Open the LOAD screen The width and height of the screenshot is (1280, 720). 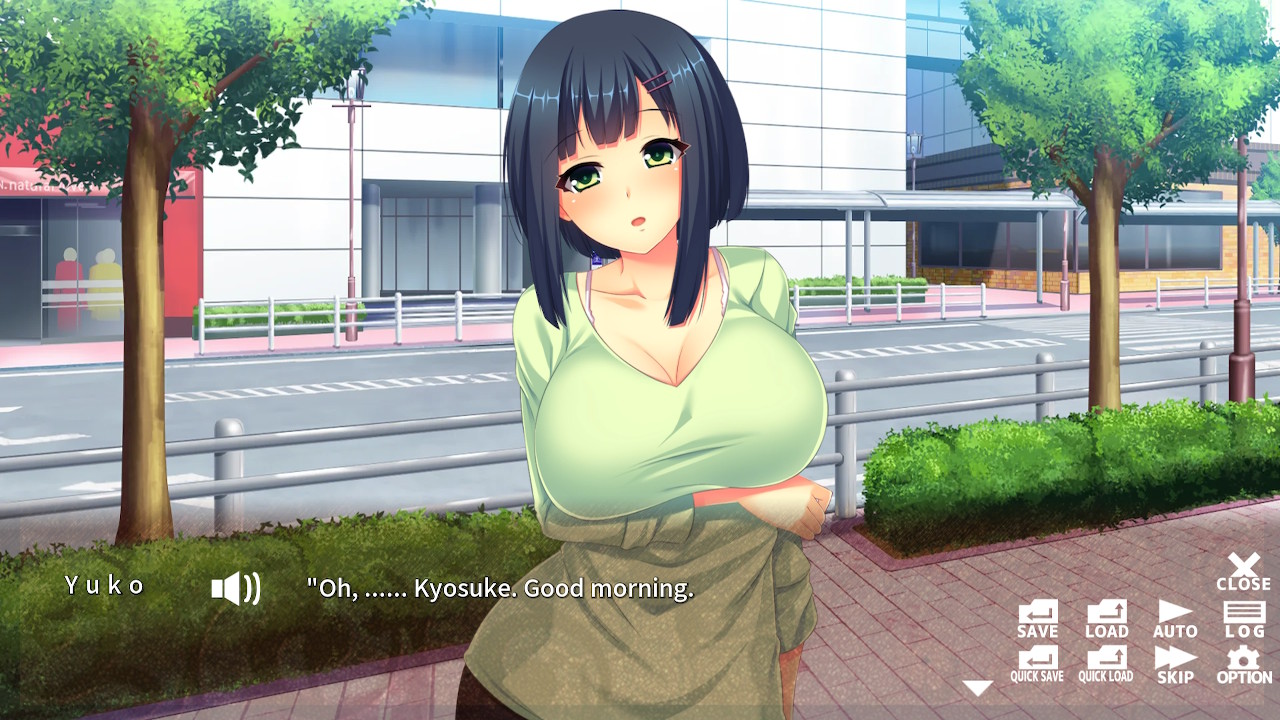click(x=1105, y=618)
